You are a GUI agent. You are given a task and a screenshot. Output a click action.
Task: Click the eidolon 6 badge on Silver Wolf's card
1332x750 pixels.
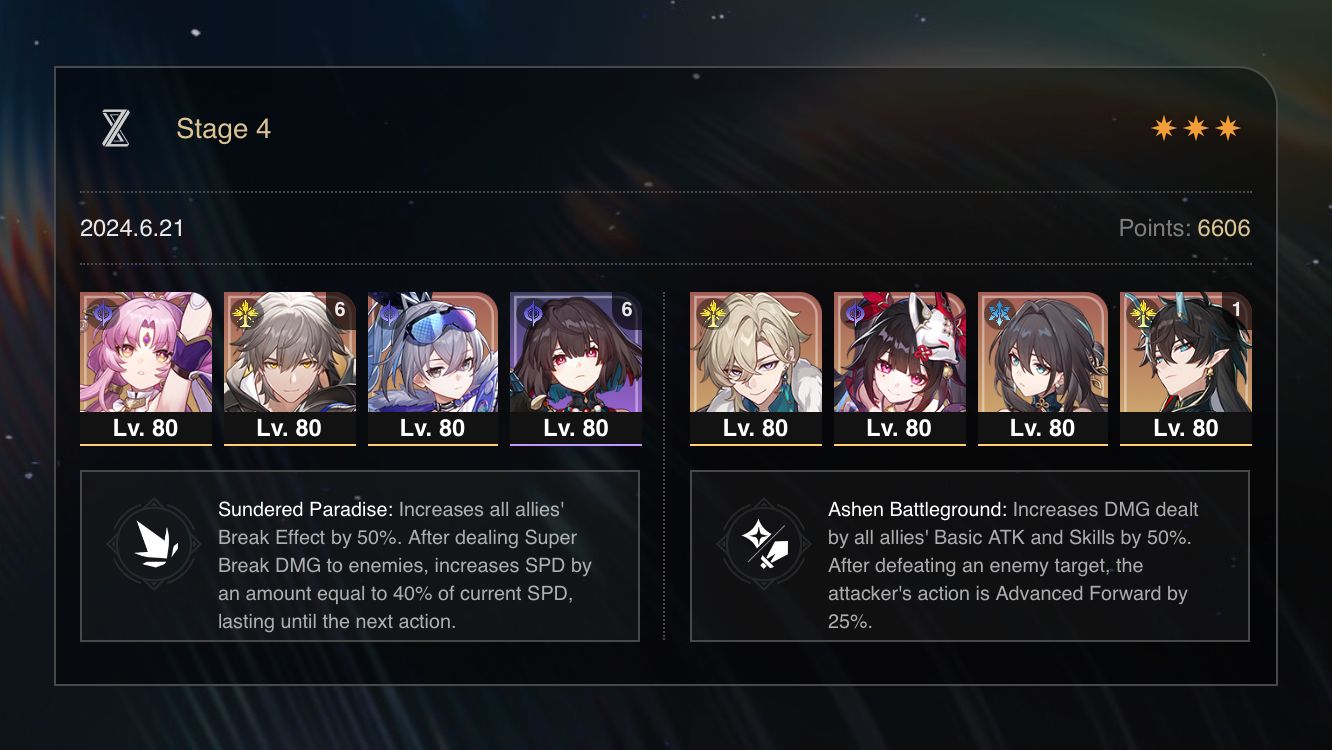[340, 310]
